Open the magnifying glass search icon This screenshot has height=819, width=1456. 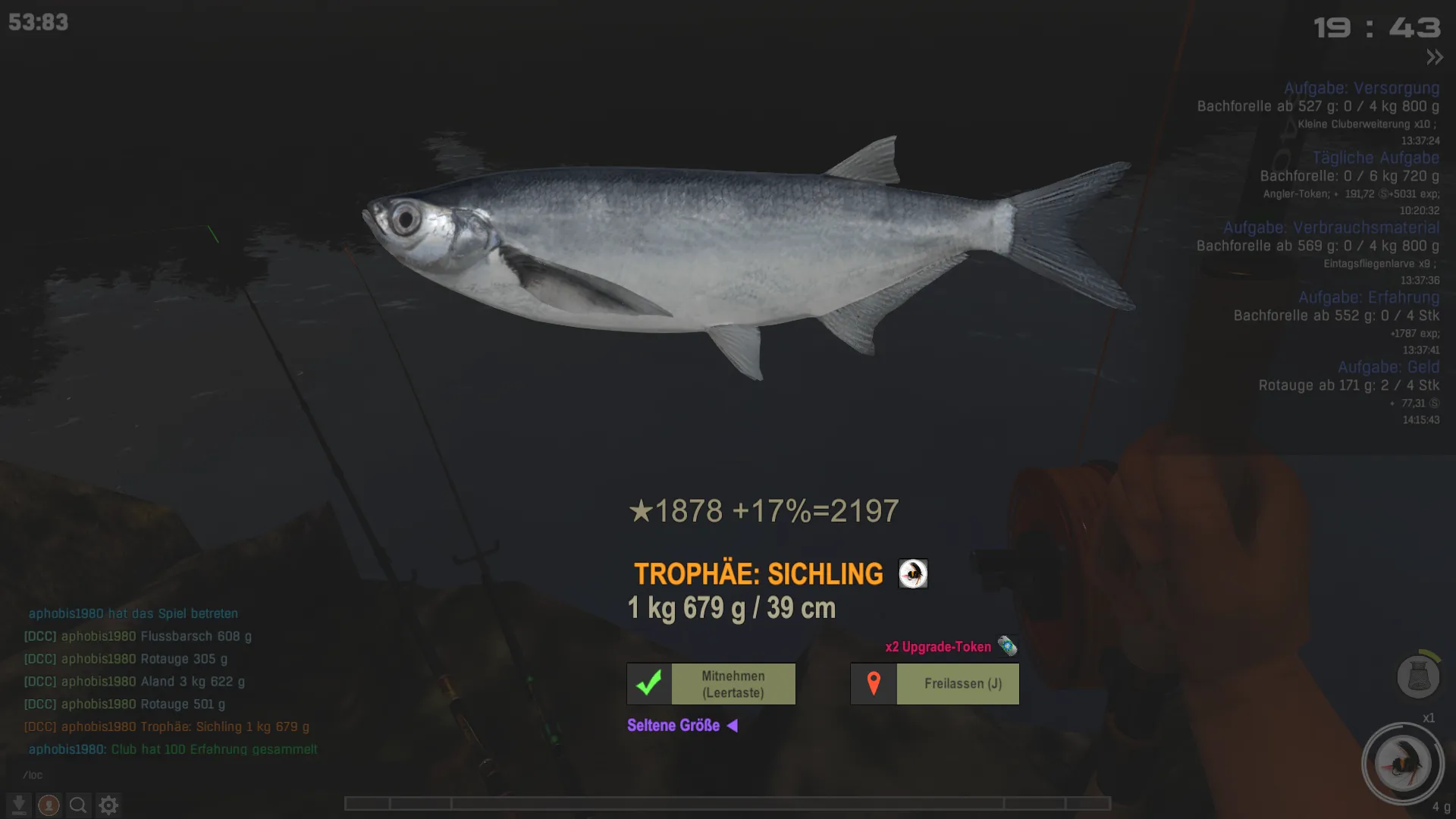click(78, 805)
